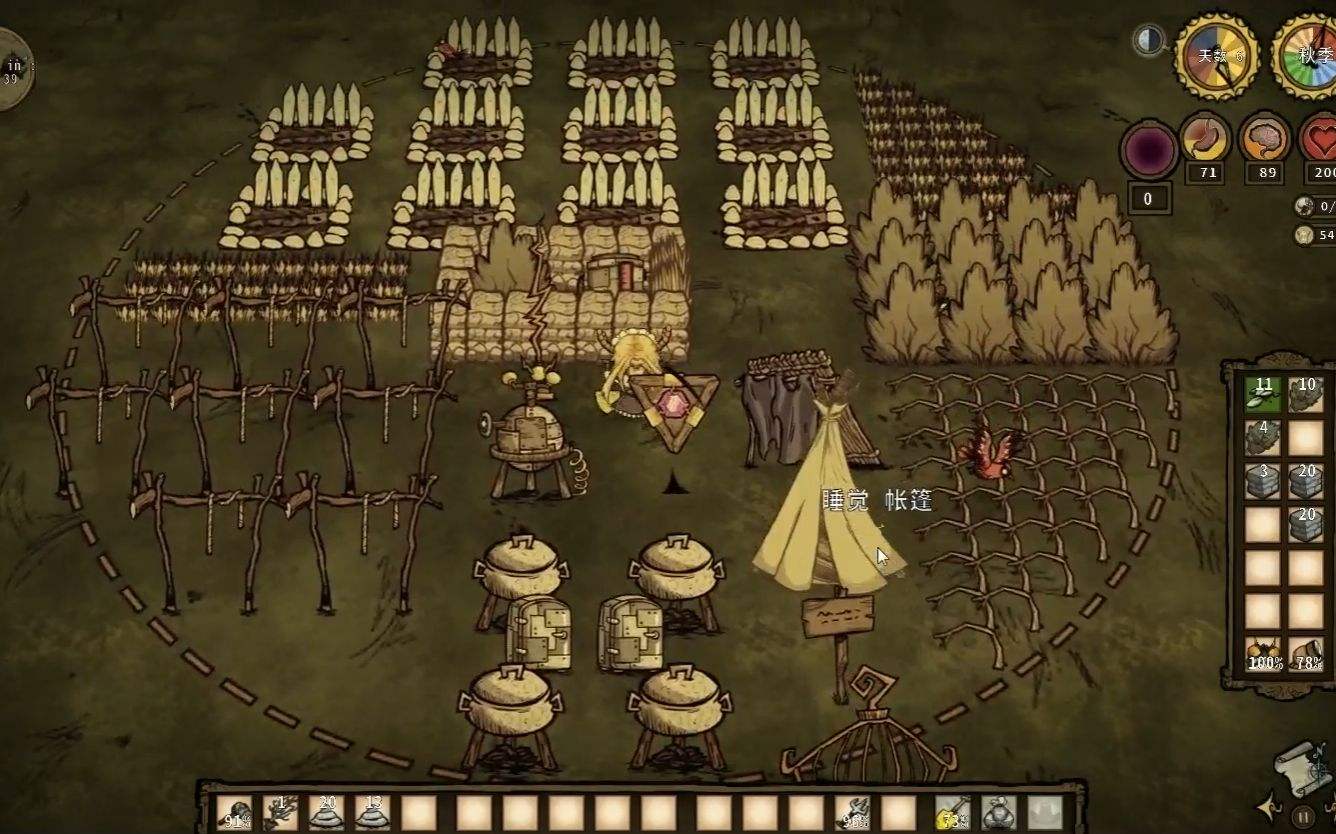Select the backpack item at 78% durability
The width and height of the screenshot is (1336, 834).
(1306, 654)
